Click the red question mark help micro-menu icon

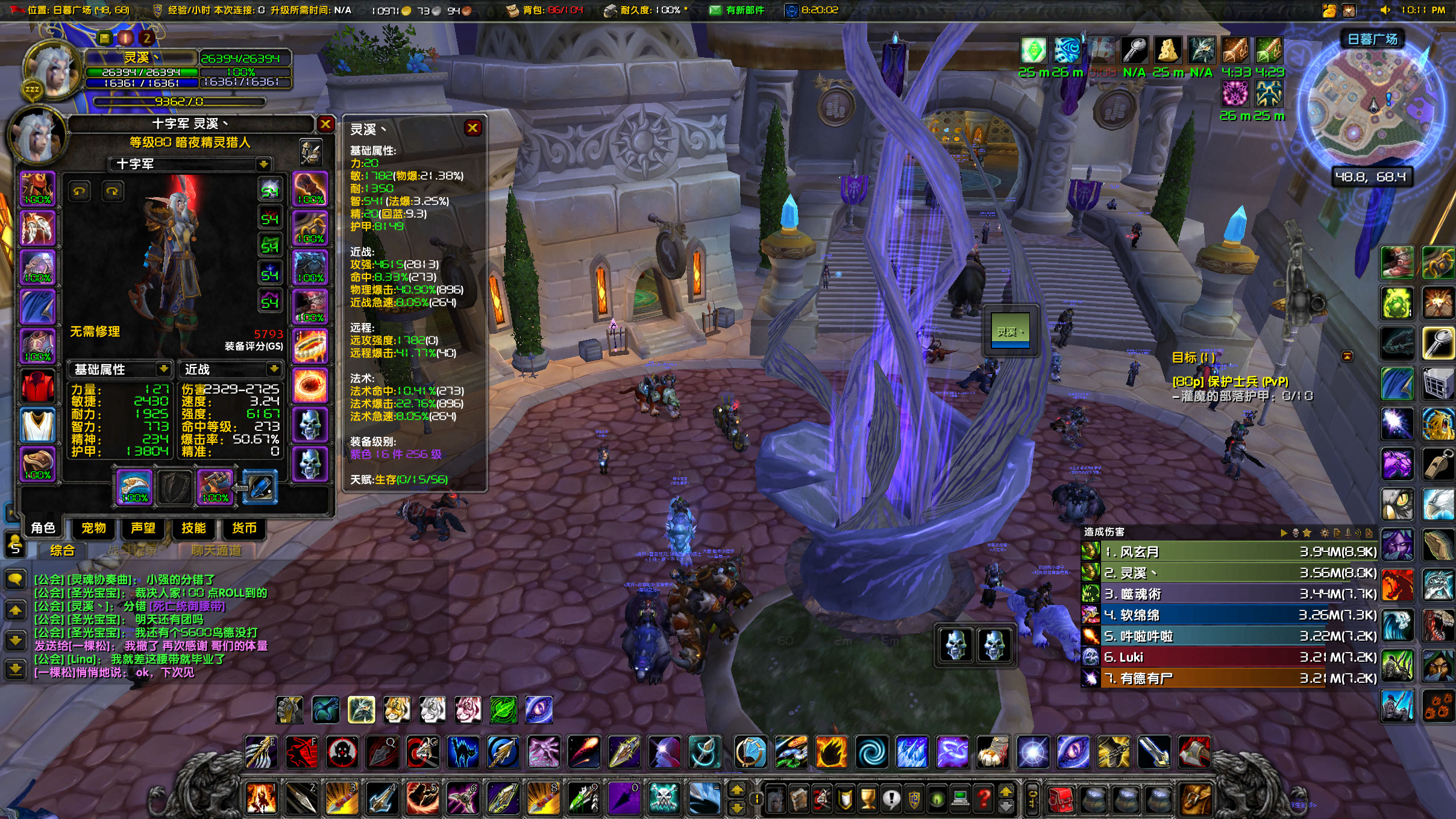point(985,799)
